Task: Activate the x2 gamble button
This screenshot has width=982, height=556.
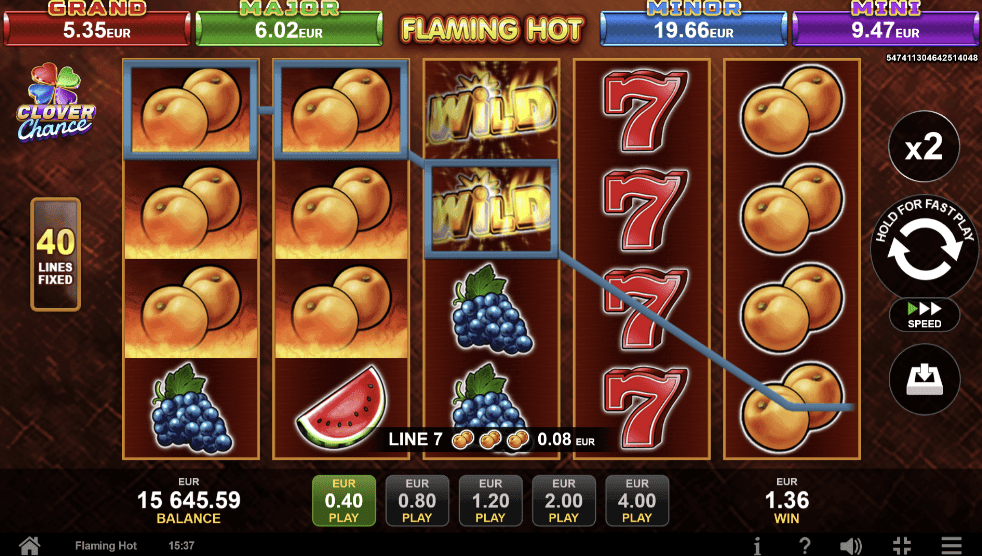Action: pyautogui.click(x=924, y=148)
